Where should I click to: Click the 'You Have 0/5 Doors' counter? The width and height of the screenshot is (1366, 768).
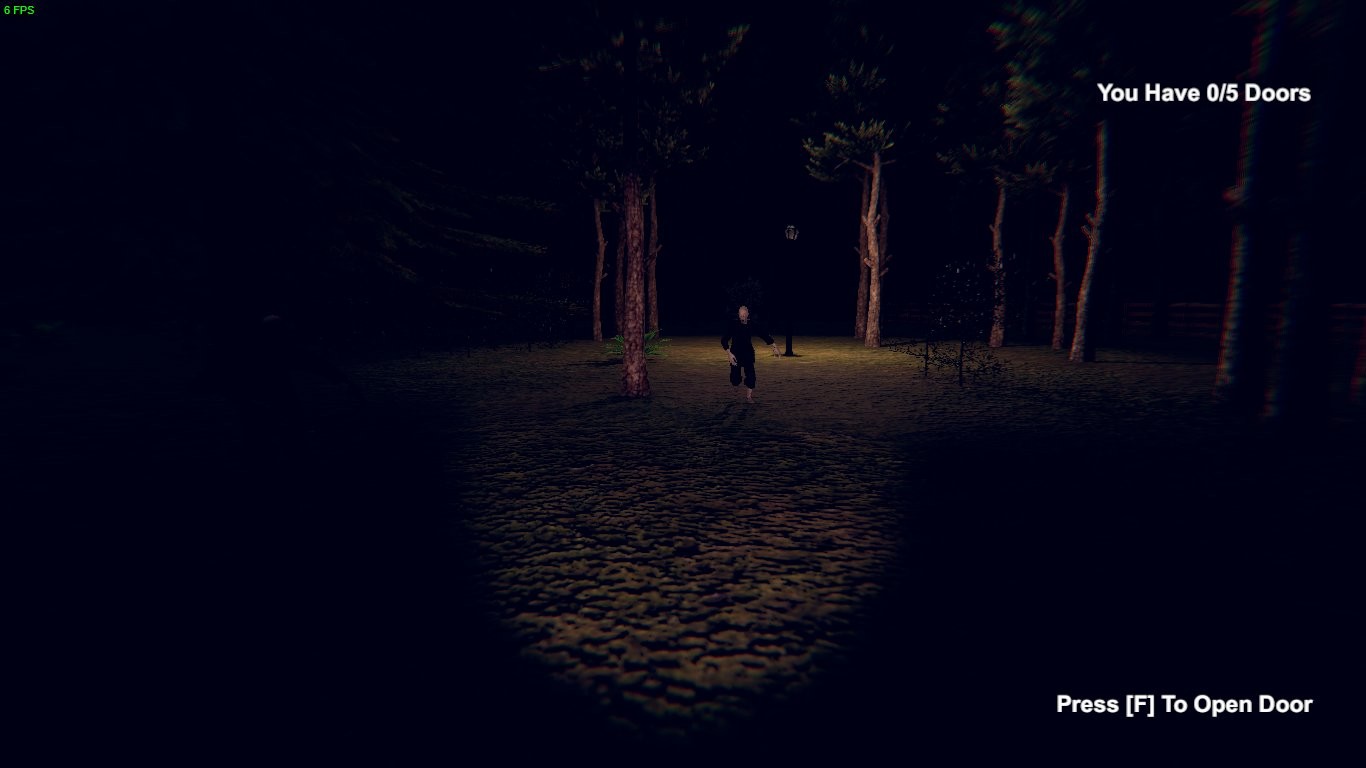[x=1204, y=93]
